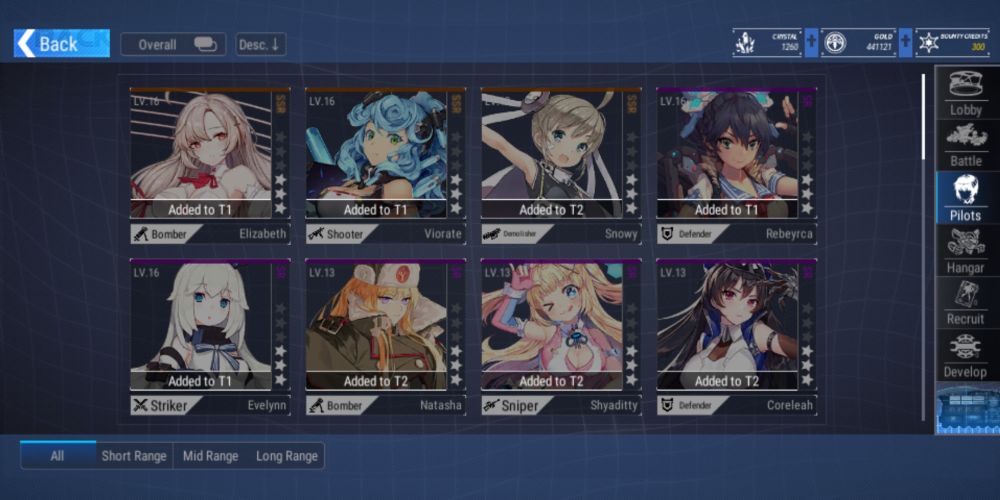The image size is (1000, 500).
Task: Go back using the Back button
Action: click(61, 43)
